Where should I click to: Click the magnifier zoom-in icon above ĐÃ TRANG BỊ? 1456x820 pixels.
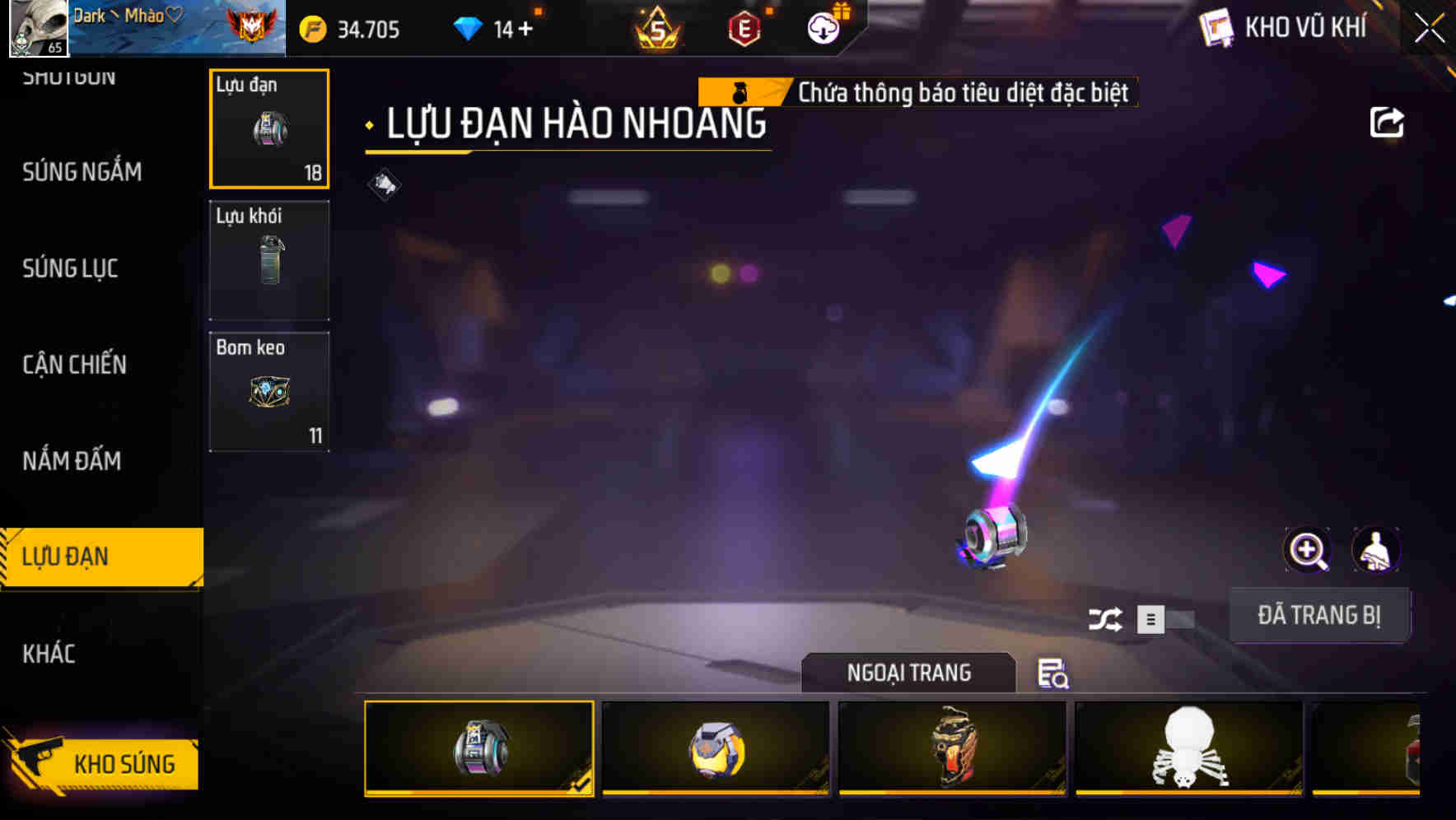coord(1307,550)
